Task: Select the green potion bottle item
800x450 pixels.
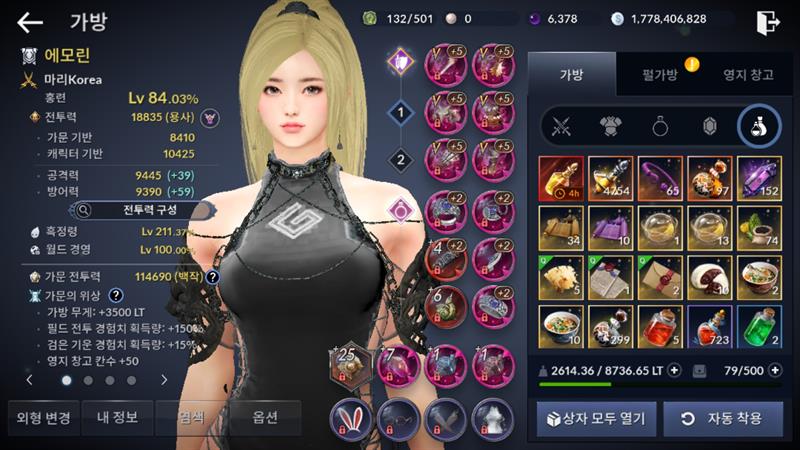Action: pos(759,324)
